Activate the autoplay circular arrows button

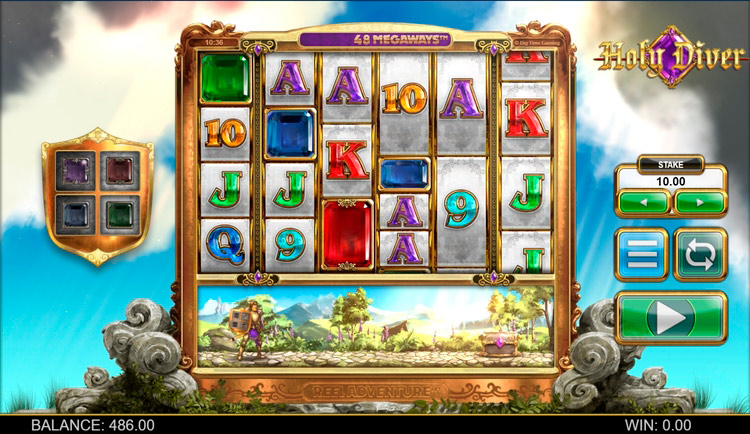(x=700, y=254)
